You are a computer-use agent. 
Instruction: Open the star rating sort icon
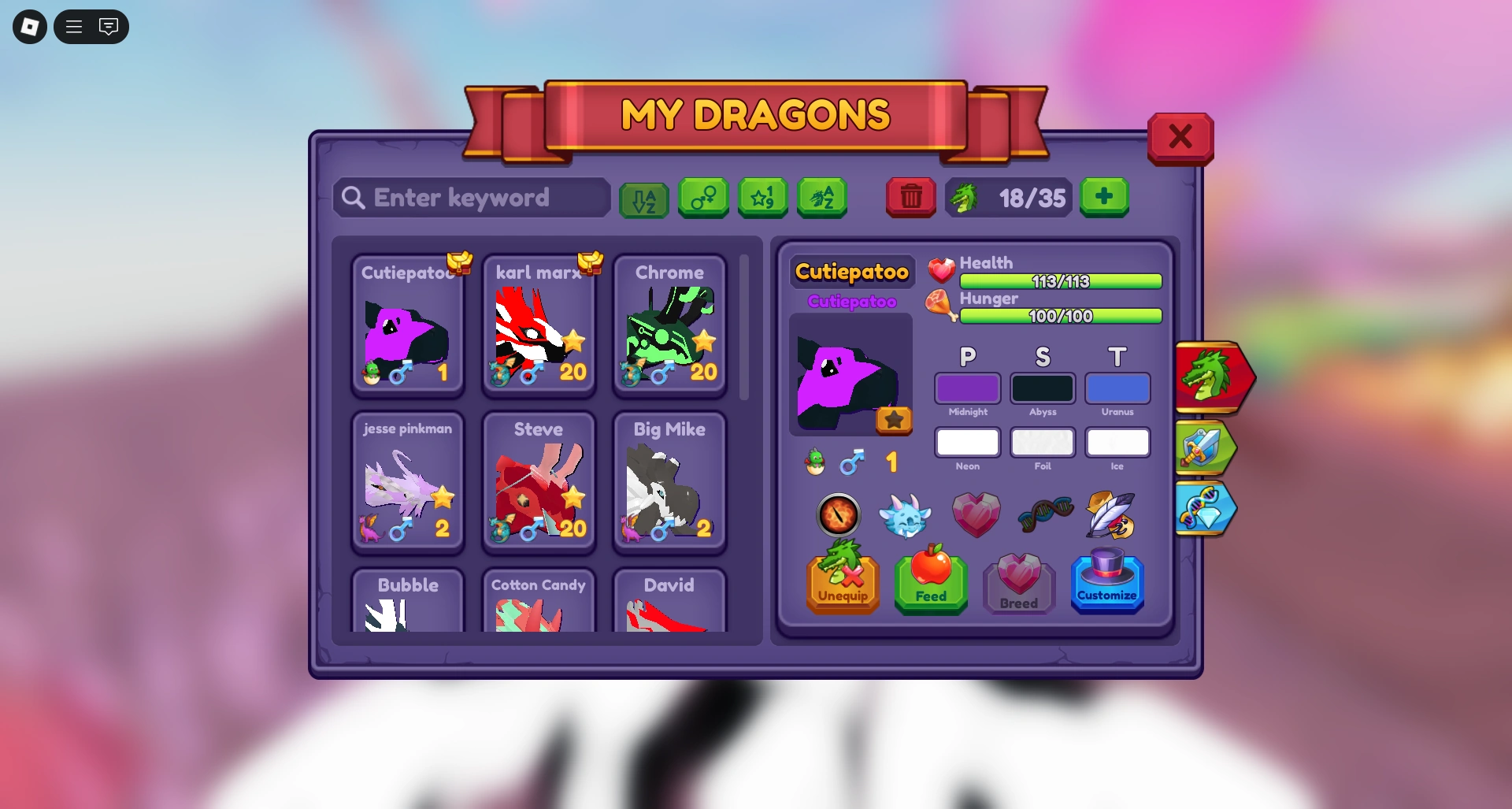pyautogui.click(x=762, y=199)
